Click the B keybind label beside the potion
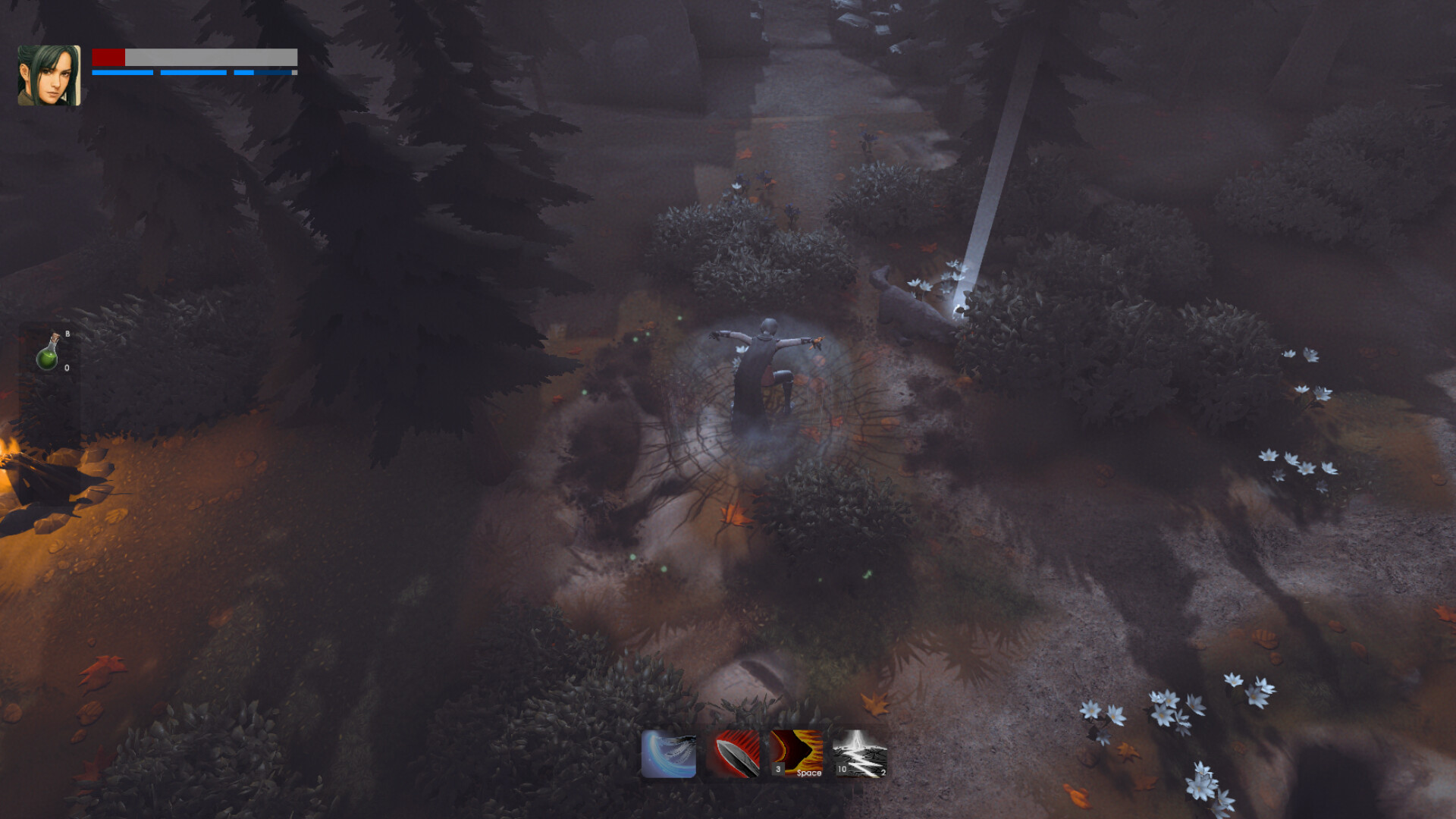 tap(67, 332)
